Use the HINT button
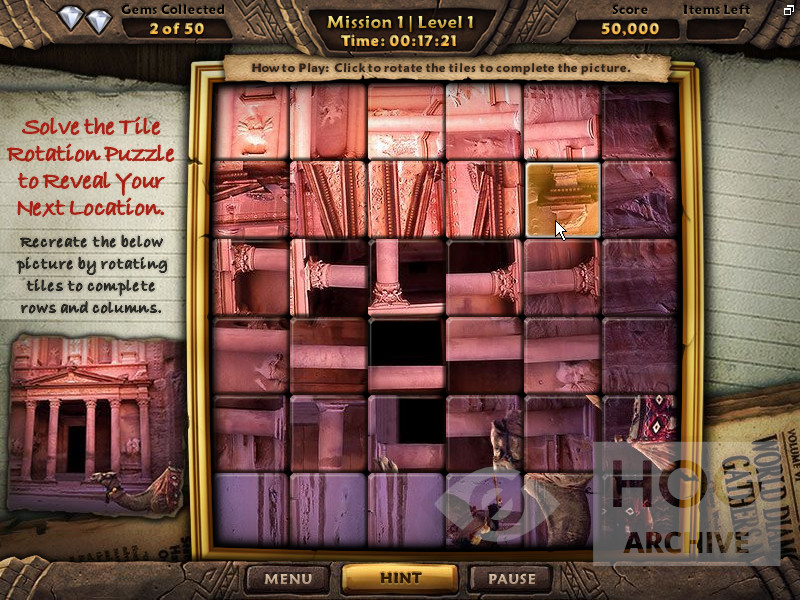800x600 pixels. [400, 578]
